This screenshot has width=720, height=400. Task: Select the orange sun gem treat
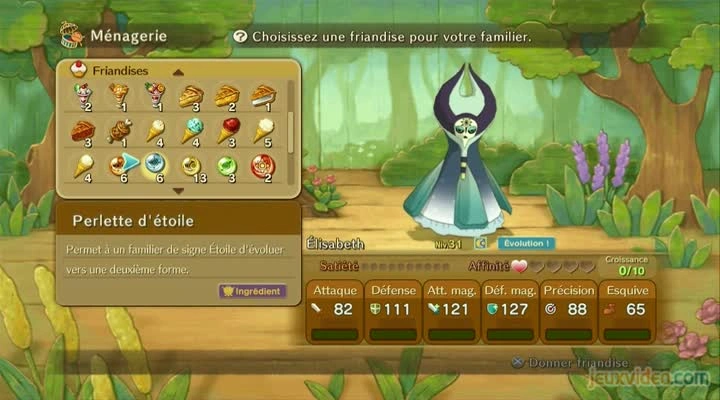point(120,165)
